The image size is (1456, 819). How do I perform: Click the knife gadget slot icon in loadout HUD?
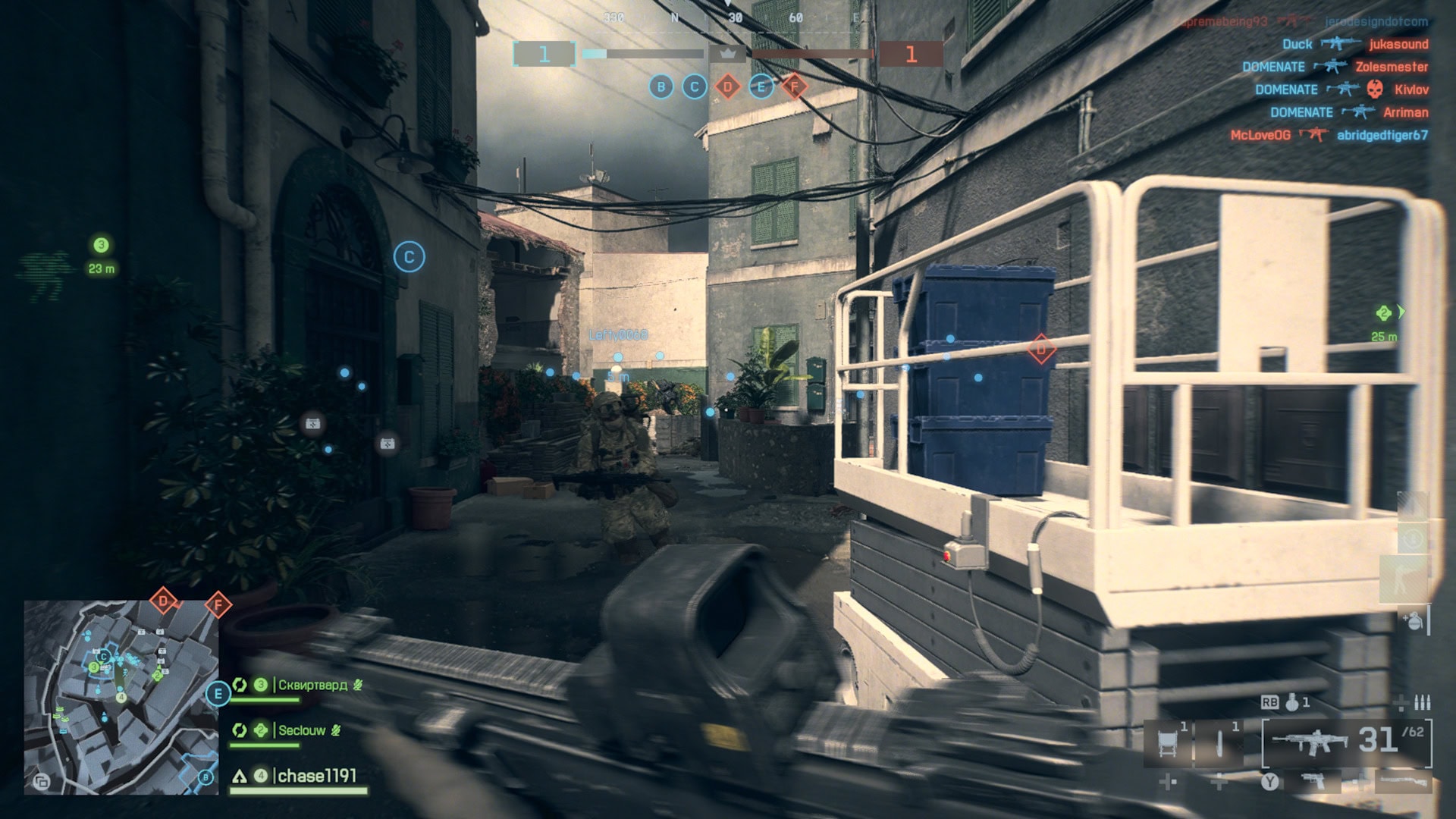[1219, 742]
